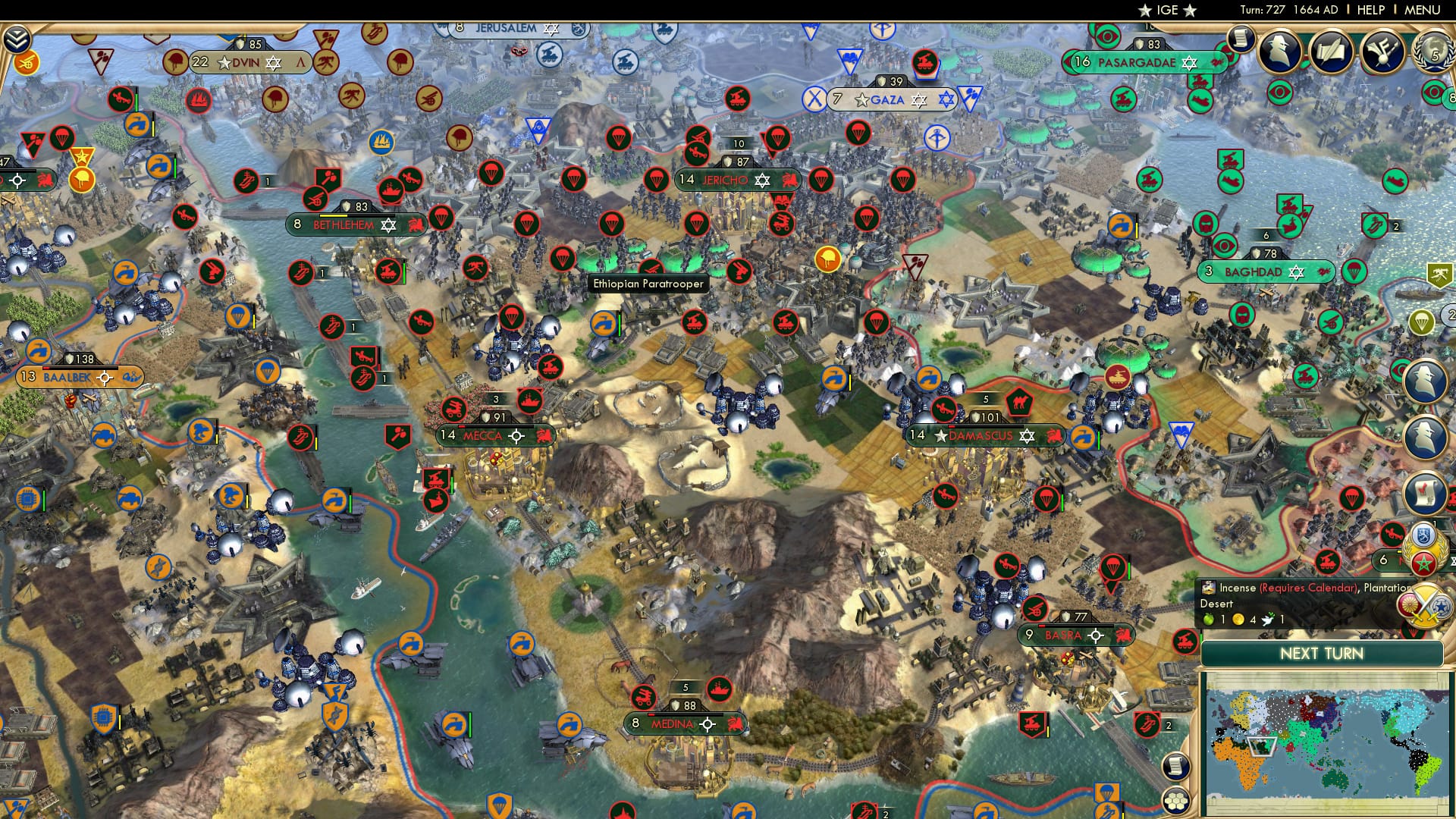Viewport: 1456px width, 819px height.
Task: Open the HELP menu
Action: coord(1370,10)
